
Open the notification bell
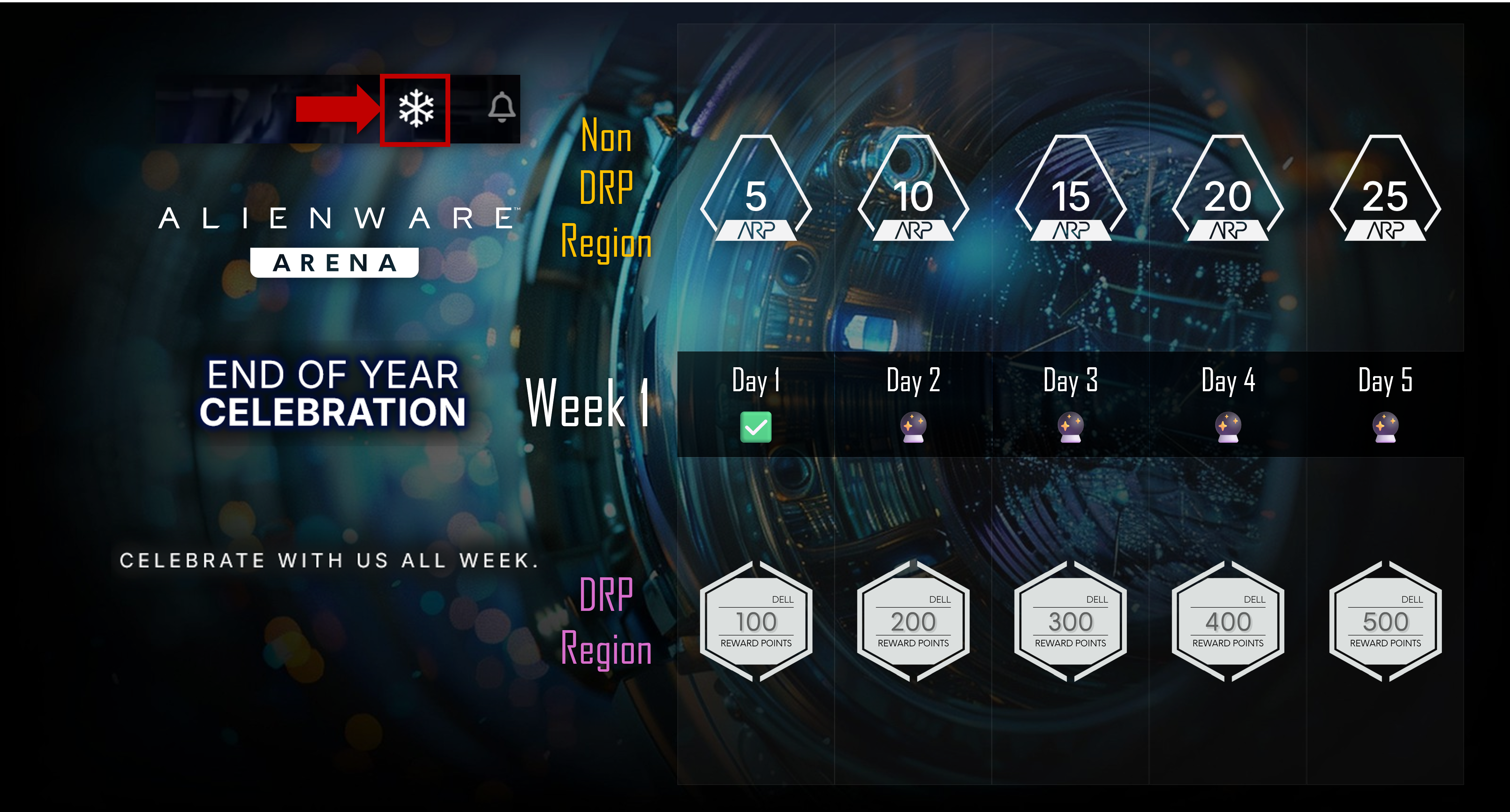pyautogui.click(x=502, y=107)
